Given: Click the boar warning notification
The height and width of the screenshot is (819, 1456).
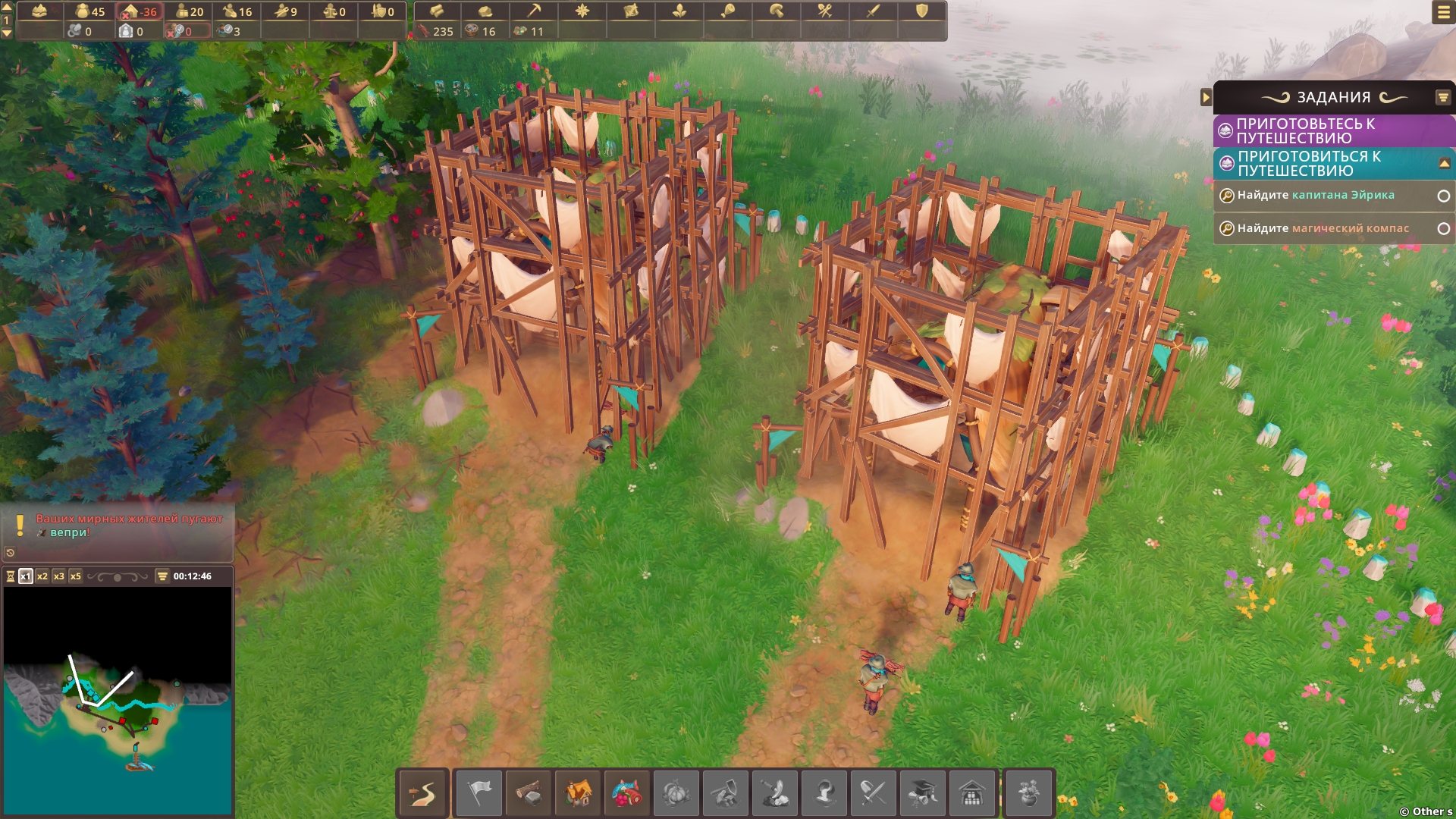Looking at the screenshot, I should click(129, 526).
